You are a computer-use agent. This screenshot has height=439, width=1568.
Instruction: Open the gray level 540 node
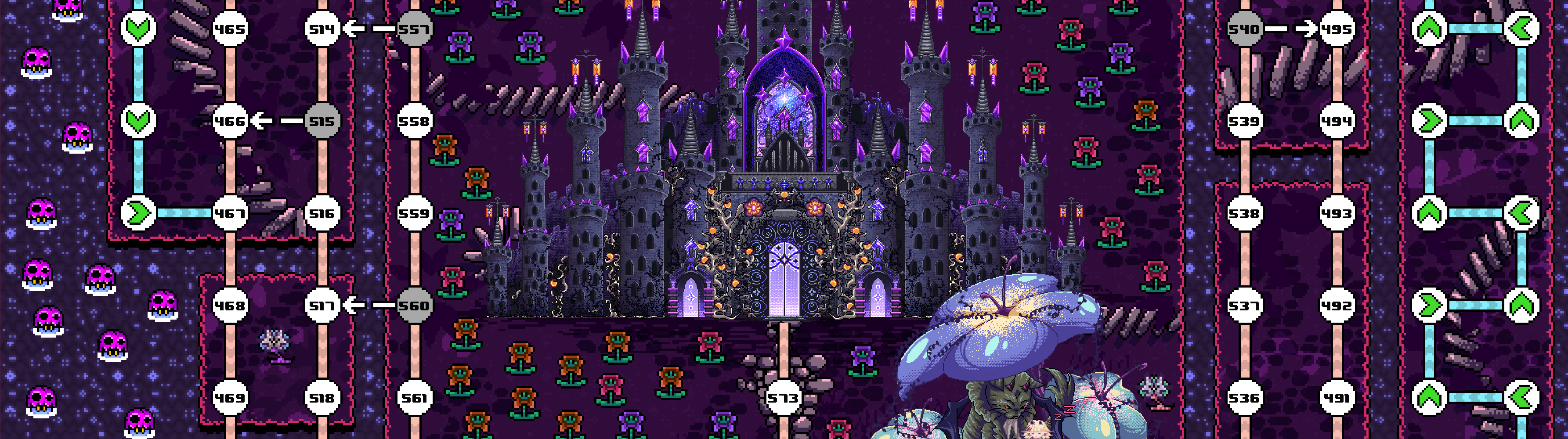(x=1244, y=29)
